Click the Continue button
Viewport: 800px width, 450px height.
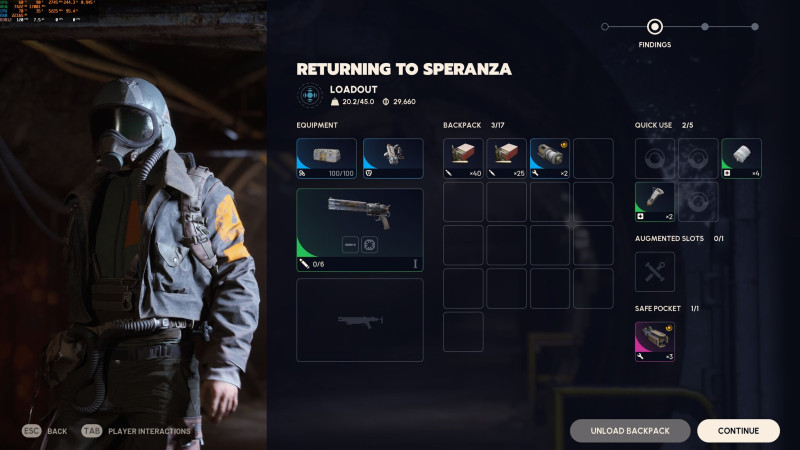[x=738, y=431]
